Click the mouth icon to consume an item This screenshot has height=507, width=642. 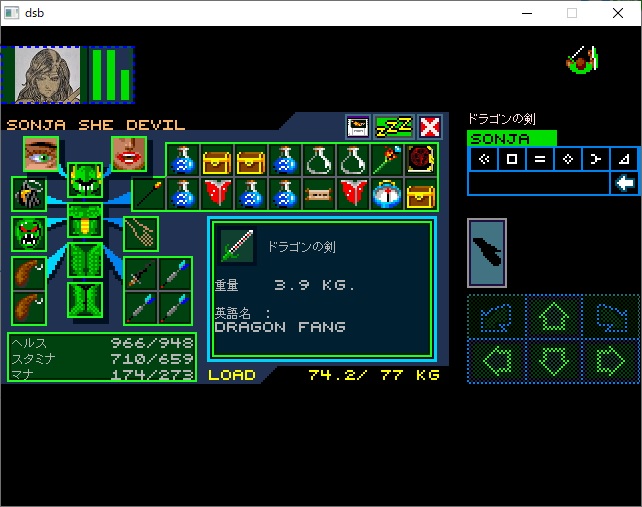(129, 155)
